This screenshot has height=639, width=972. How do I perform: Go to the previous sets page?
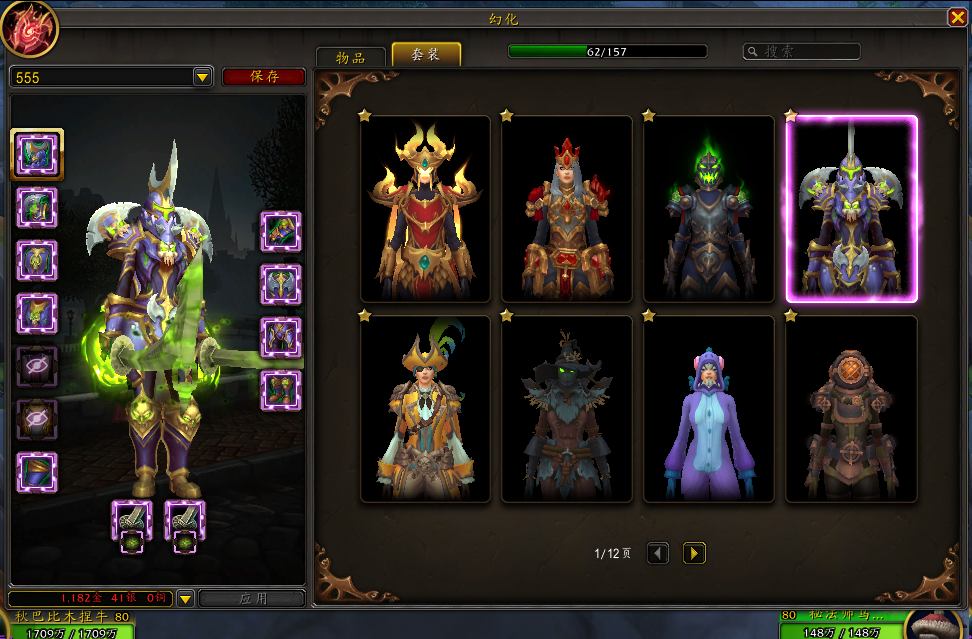pyautogui.click(x=658, y=553)
